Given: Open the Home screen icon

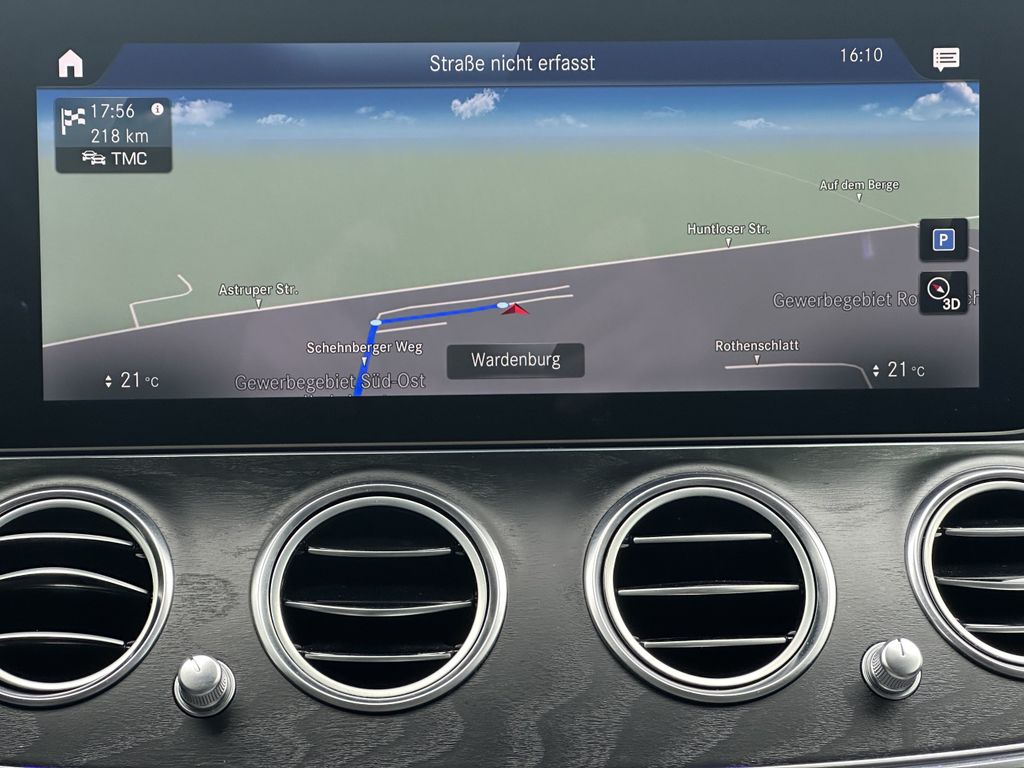Looking at the screenshot, I should click(x=70, y=63).
